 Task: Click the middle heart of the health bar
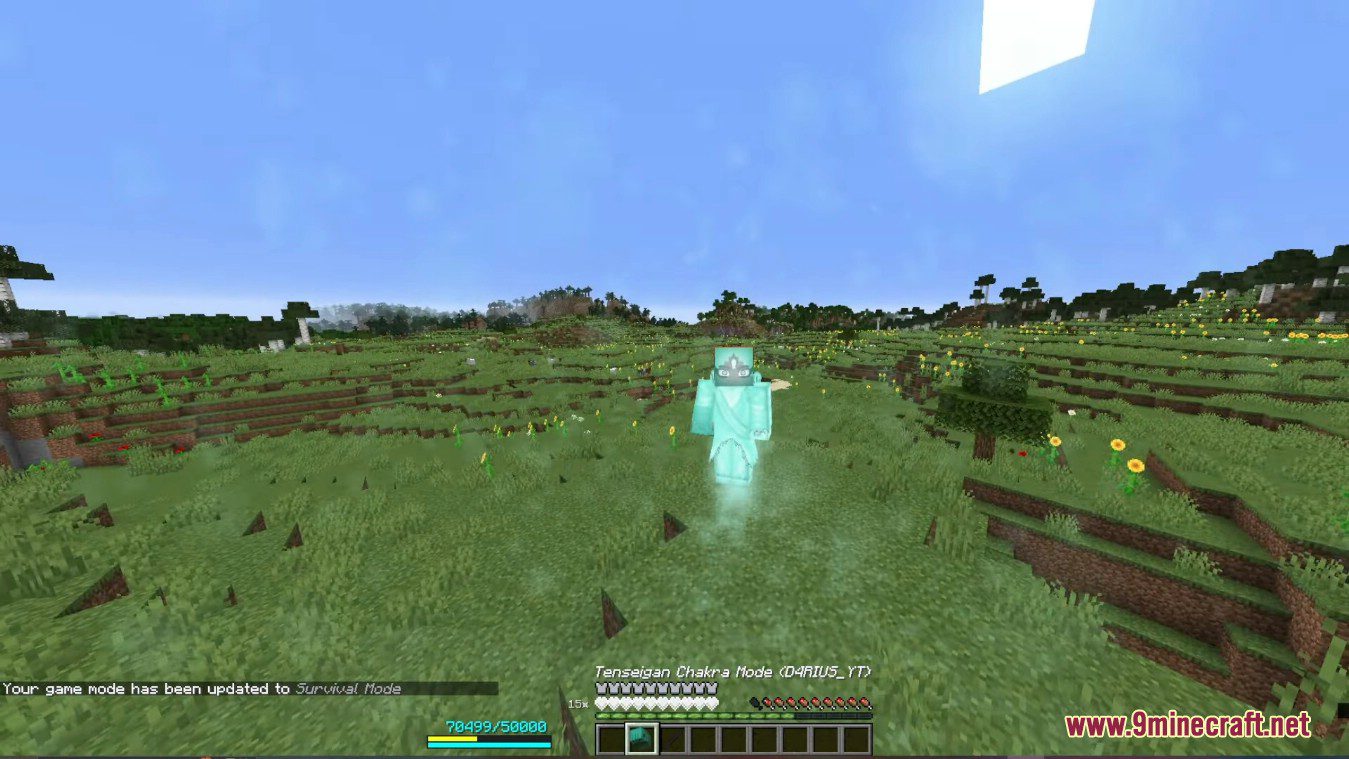pos(658,703)
